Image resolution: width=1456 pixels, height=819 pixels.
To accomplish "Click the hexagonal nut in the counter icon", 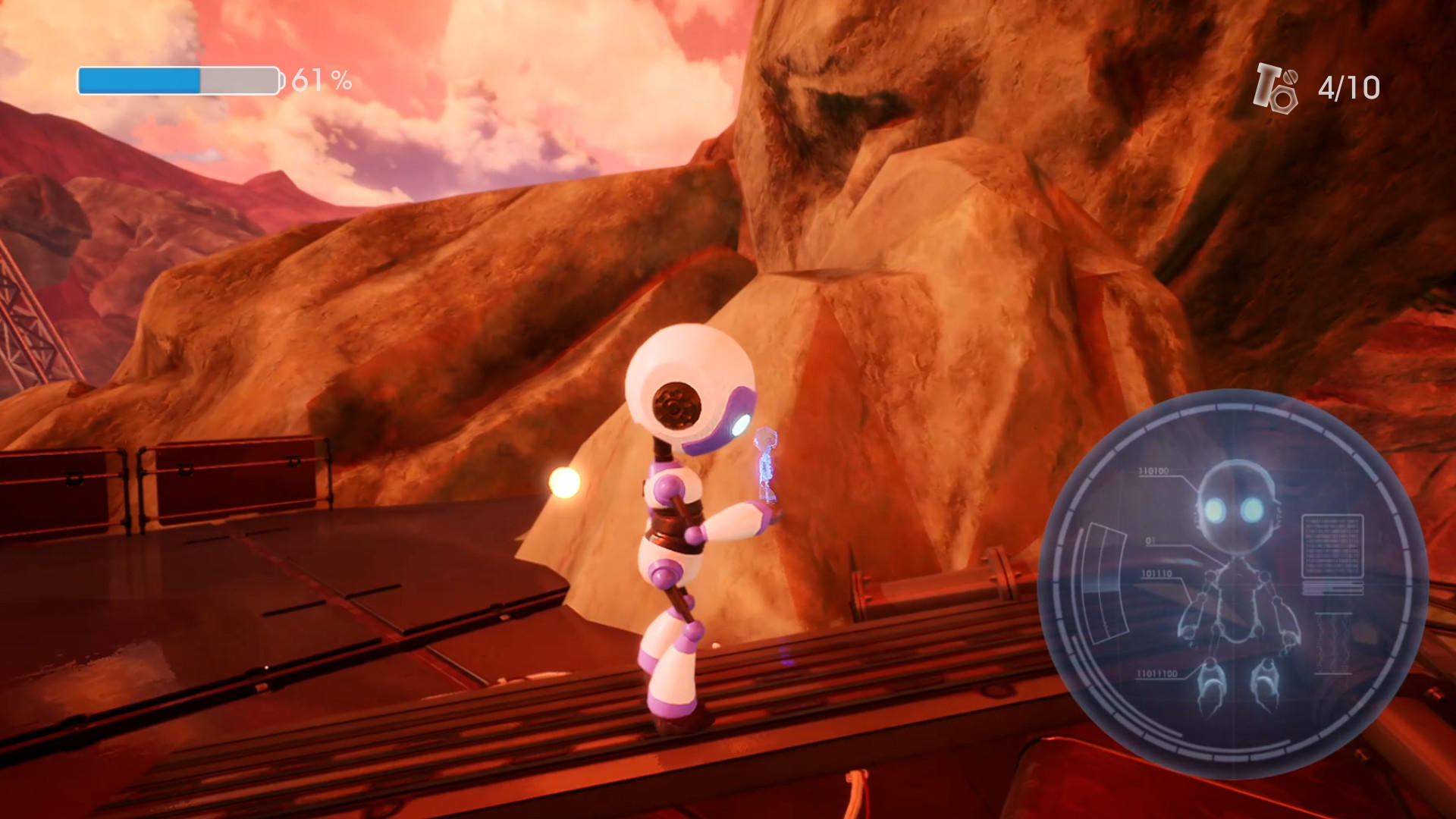I will pos(1284,99).
